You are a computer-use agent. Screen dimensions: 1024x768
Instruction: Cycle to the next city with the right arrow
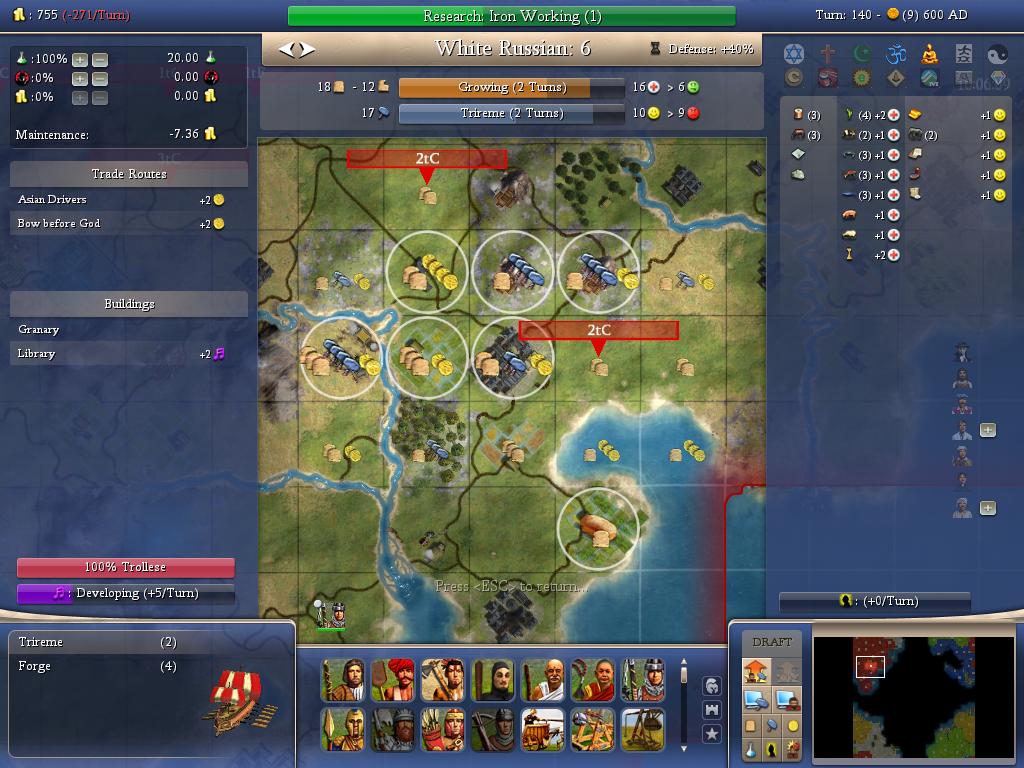307,48
